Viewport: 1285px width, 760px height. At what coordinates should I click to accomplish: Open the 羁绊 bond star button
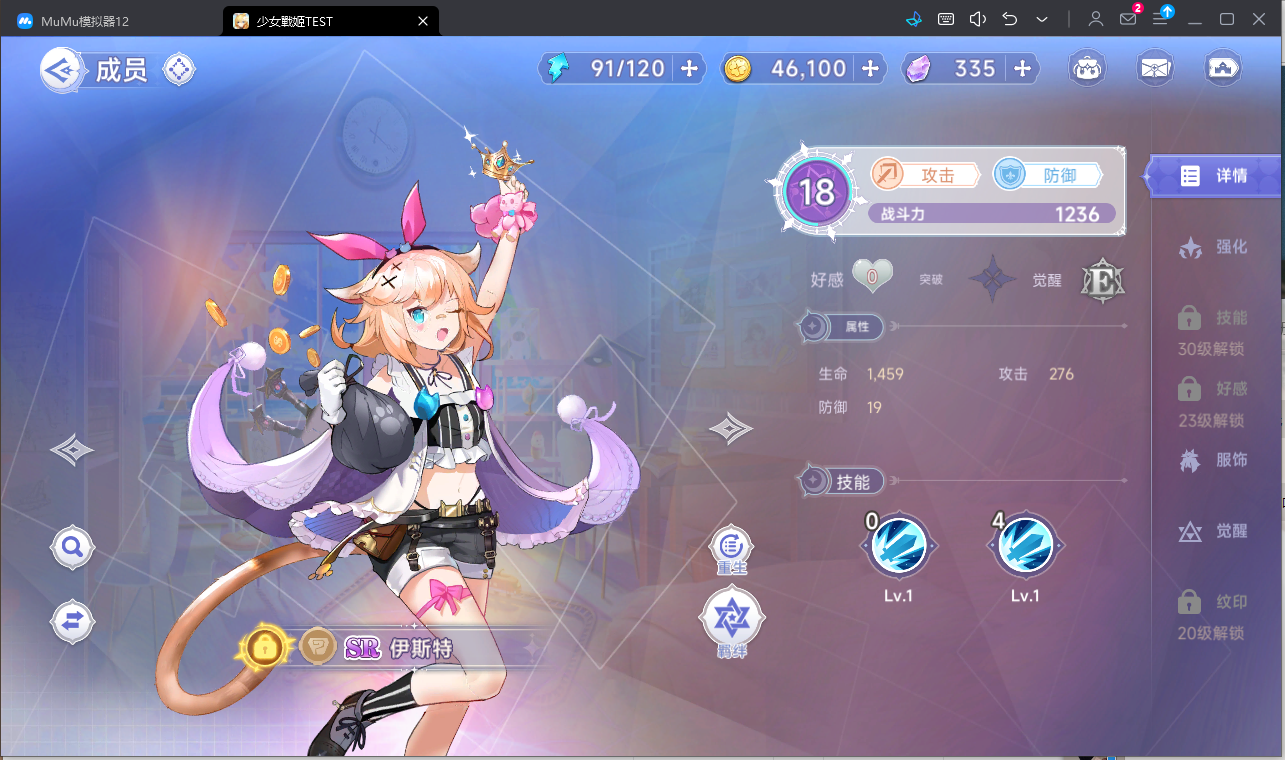[x=732, y=619]
